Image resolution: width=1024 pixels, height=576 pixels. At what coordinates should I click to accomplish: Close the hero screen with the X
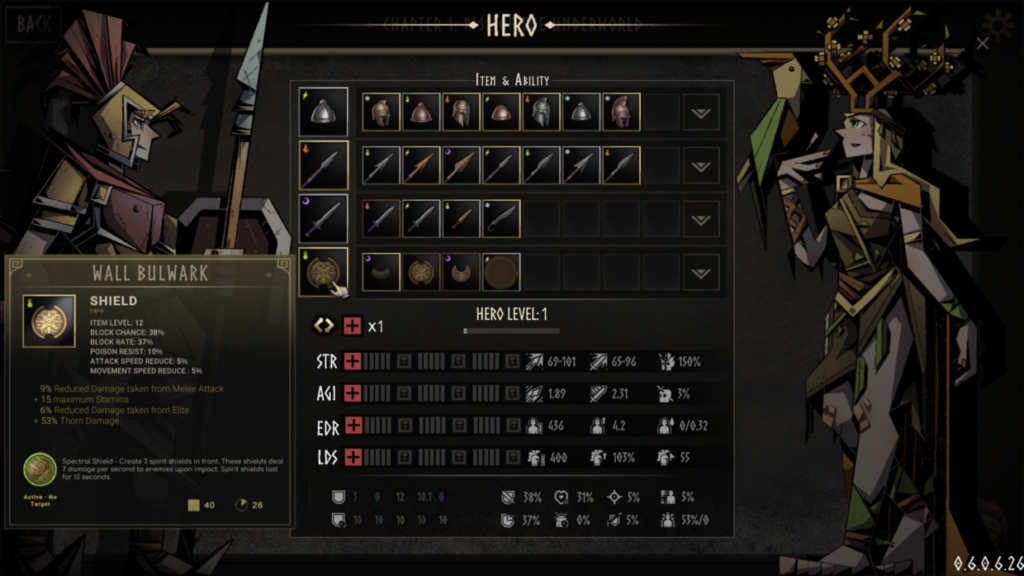[x=982, y=44]
